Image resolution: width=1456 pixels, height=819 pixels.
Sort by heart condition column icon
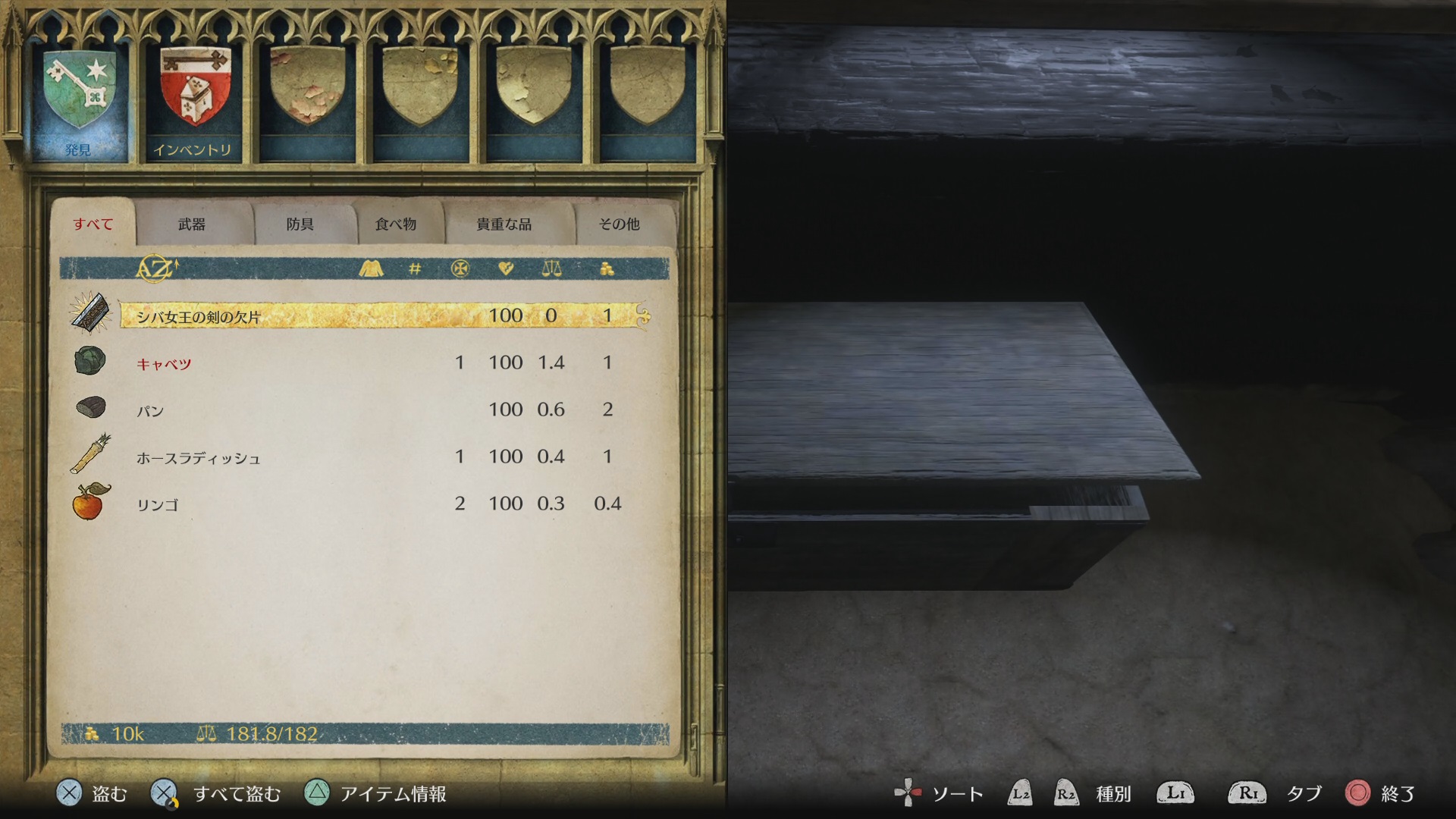(506, 268)
